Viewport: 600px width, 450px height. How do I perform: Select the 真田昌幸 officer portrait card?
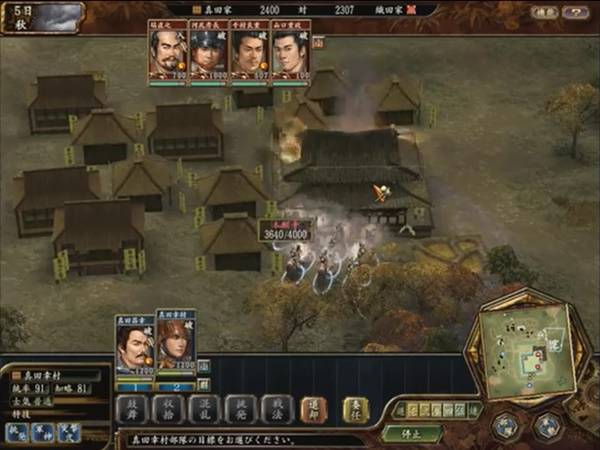pos(135,344)
